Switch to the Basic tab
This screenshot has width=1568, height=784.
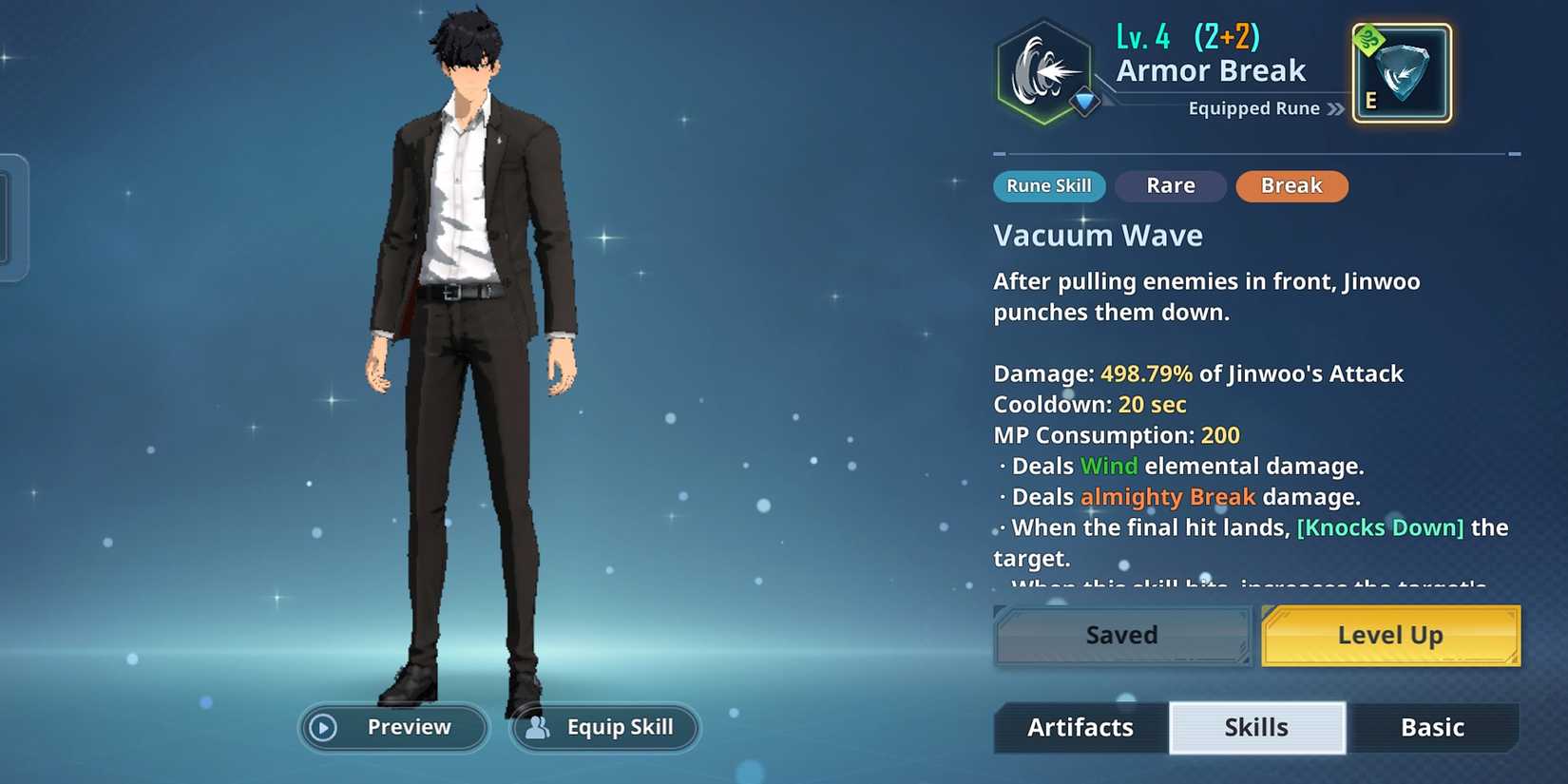click(x=1434, y=727)
